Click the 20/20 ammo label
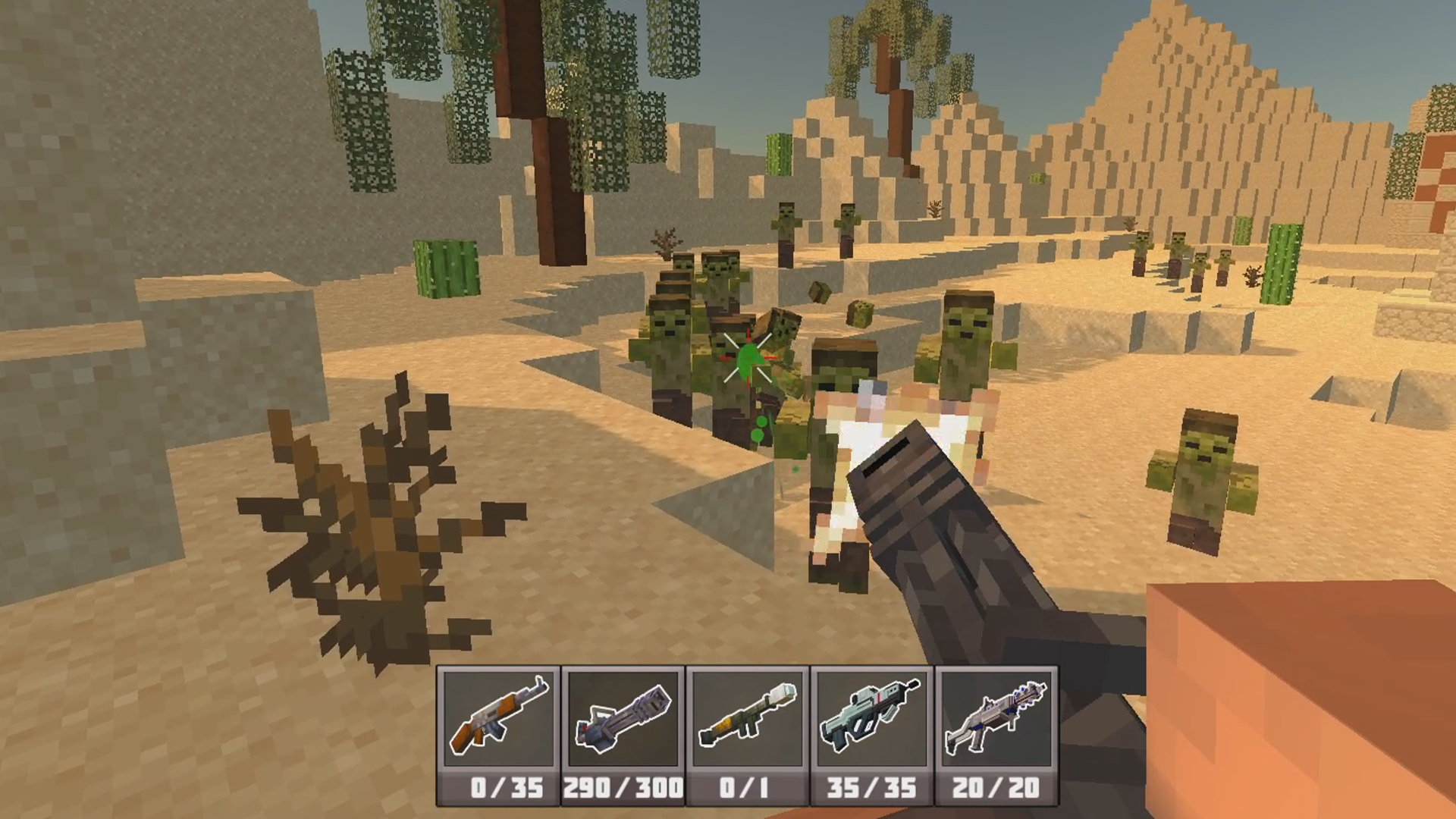 (x=995, y=786)
